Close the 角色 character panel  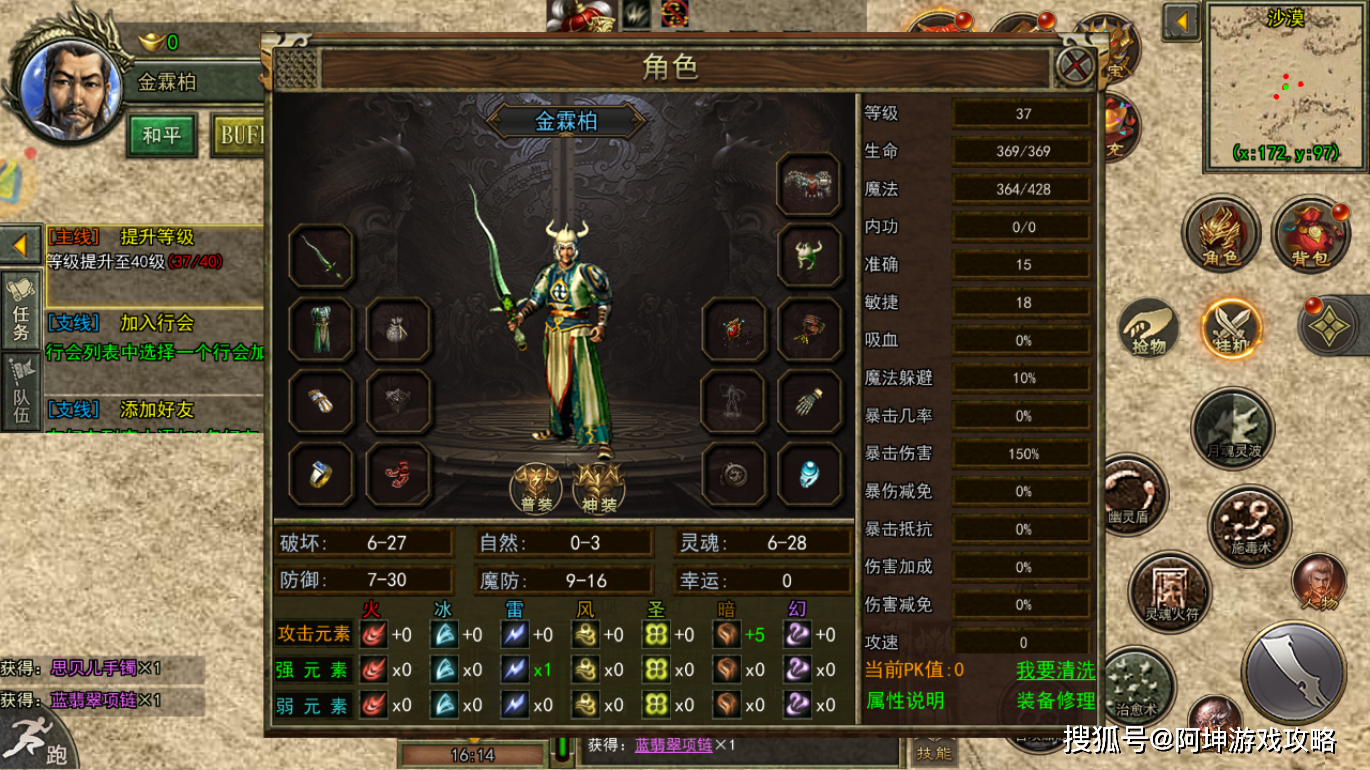coord(1076,67)
